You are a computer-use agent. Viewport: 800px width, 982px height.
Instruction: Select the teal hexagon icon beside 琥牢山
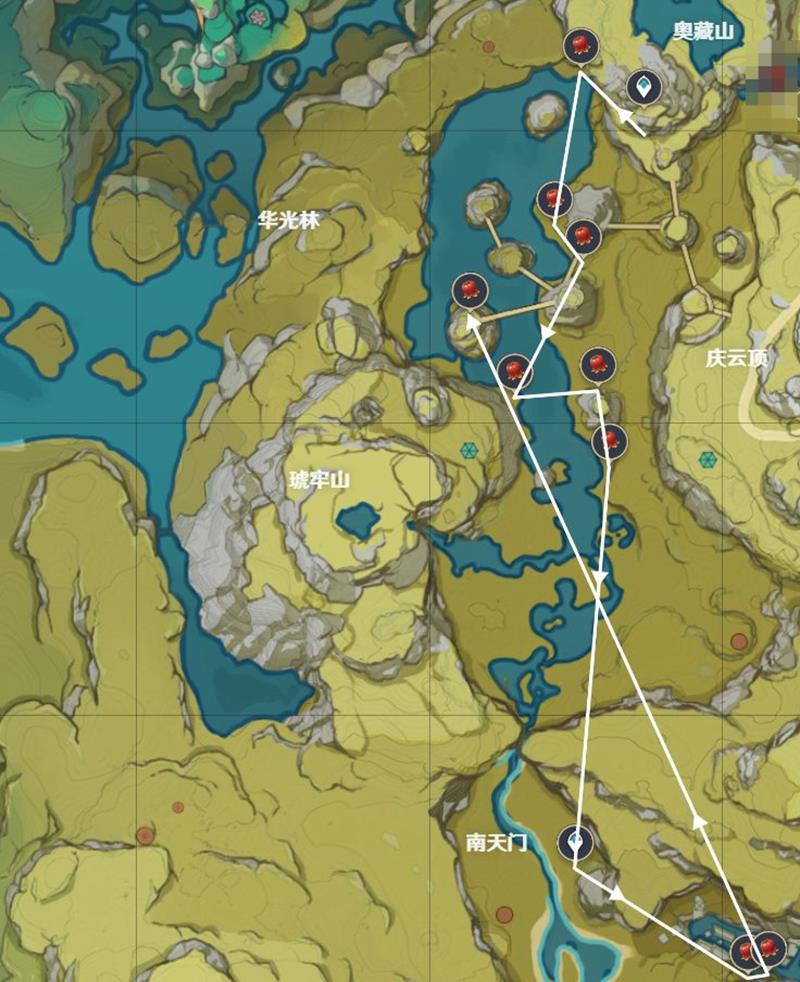[x=468, y=451]
